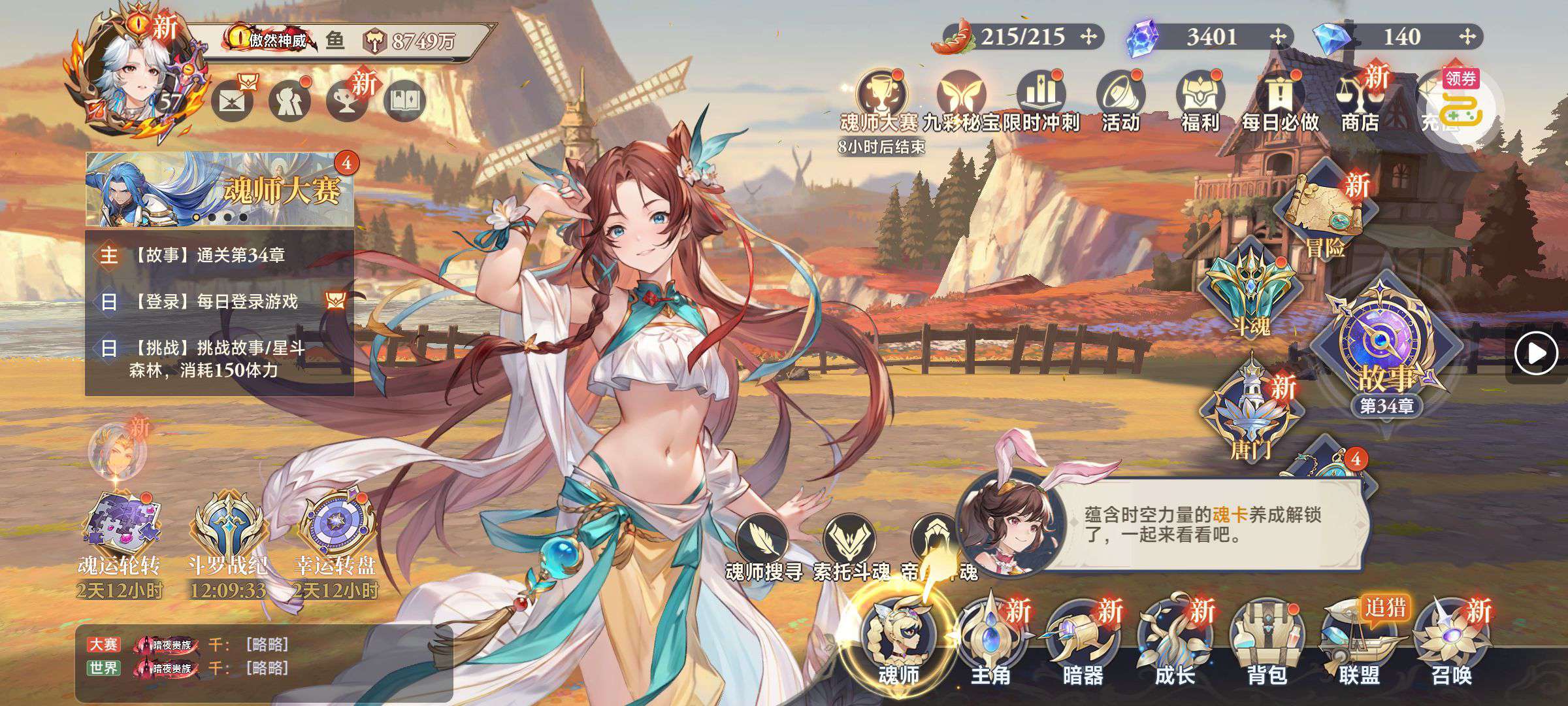Enter the 斗魂 battle mode
The width and height of the screenshot is (1568, 706).
[x=1249, y=288]
